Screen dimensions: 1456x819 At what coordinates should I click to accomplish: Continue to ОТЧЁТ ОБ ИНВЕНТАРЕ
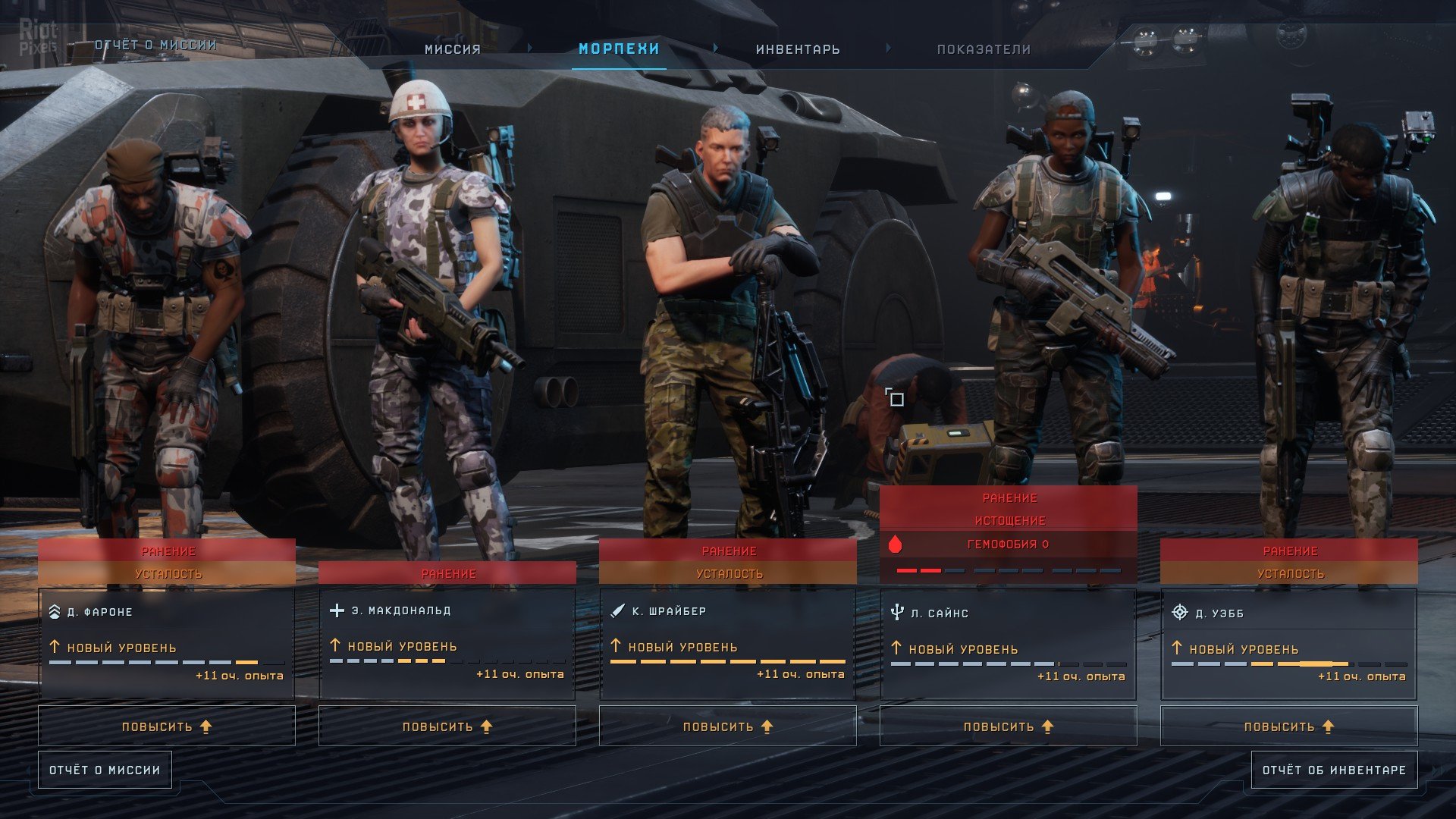[x=1334, y=770]
